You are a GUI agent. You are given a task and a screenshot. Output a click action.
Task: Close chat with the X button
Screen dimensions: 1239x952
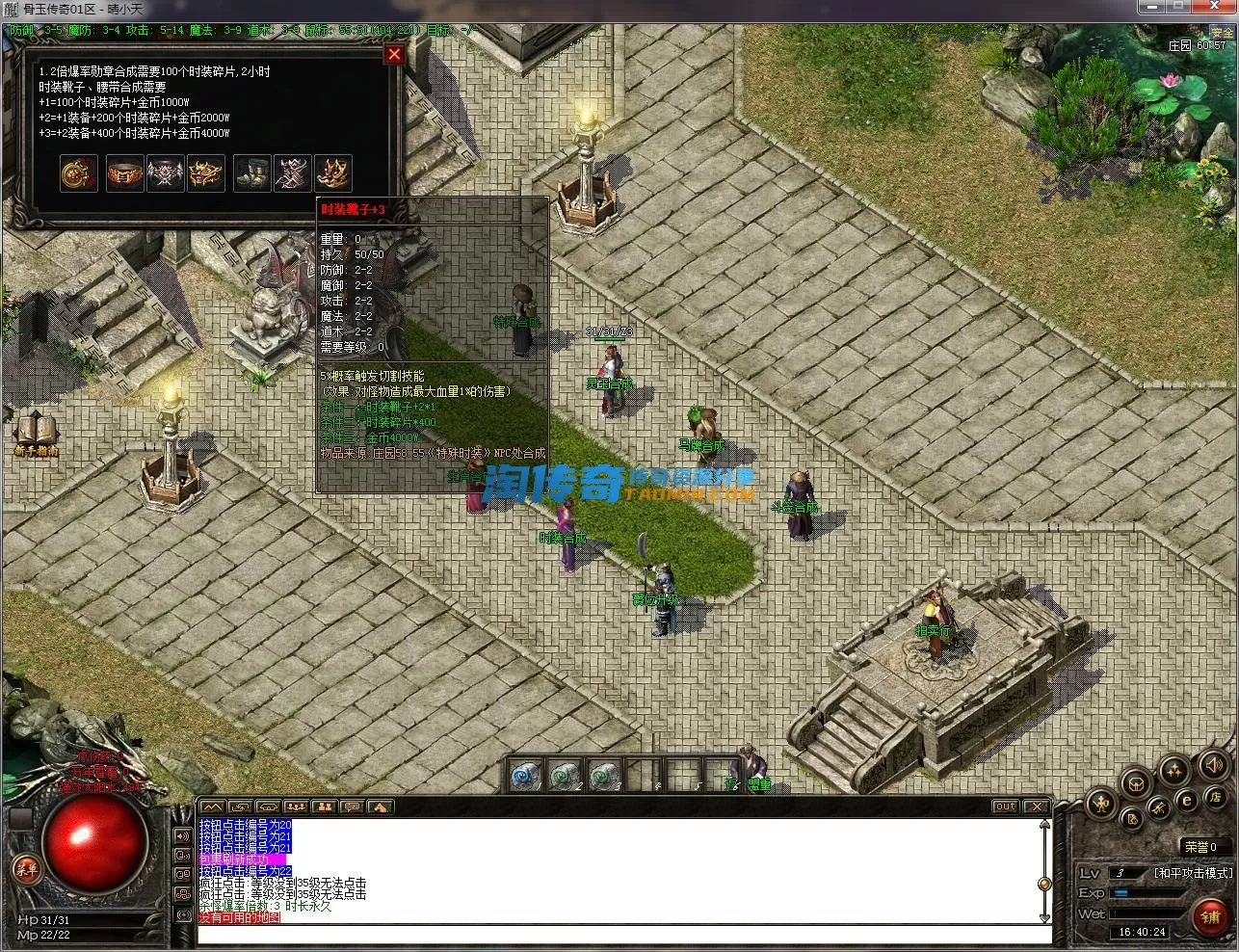tap(1036, 807)
